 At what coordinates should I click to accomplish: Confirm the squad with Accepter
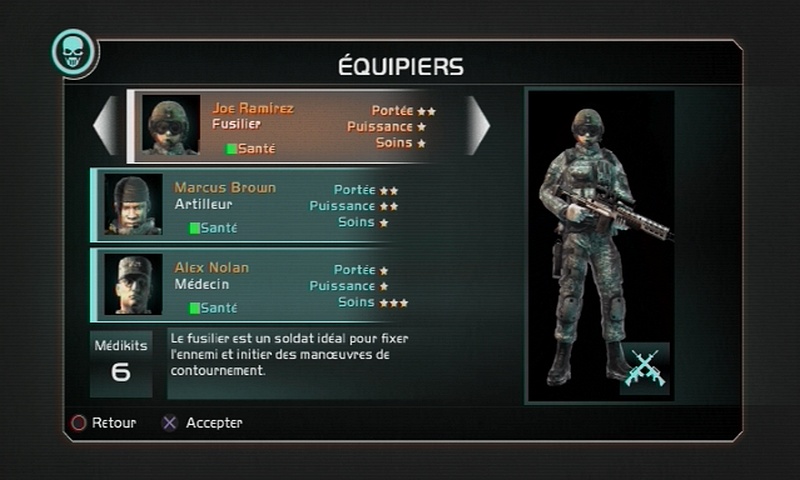pos(203,423)
